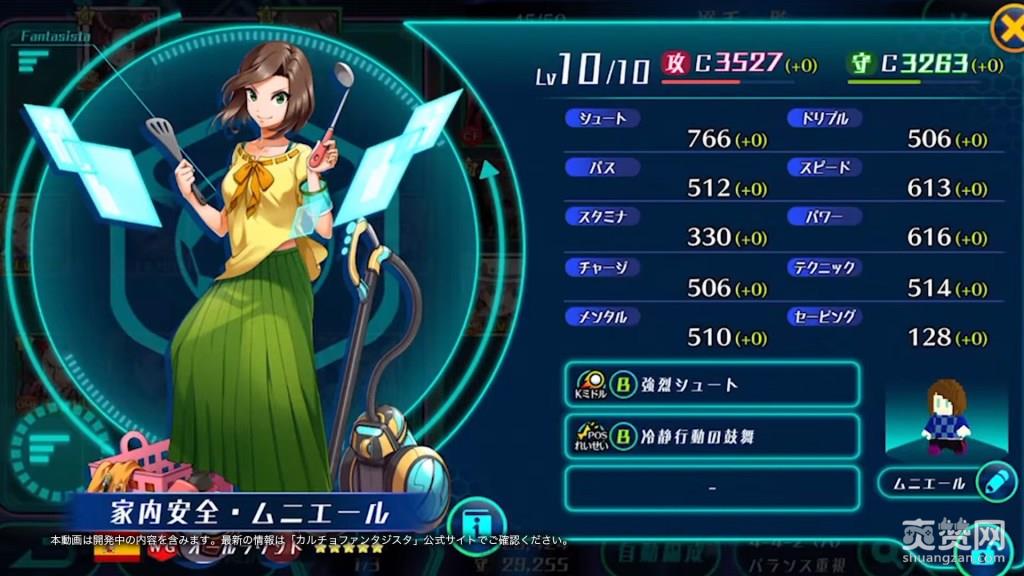Select the 冷静行動の鼓舞 skill row
Screen dimensions: 1024x576
coord(712,436)
